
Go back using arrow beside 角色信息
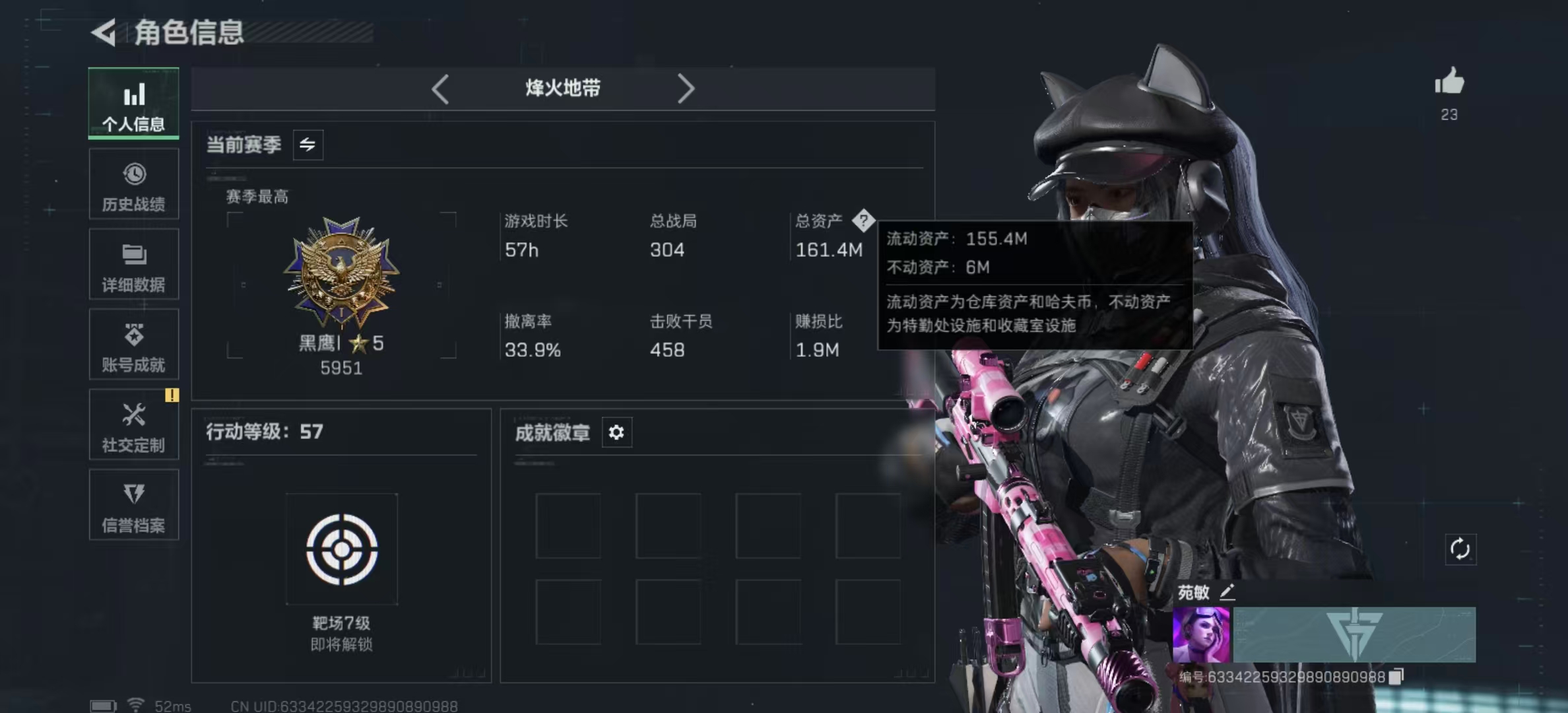(106, 32)
